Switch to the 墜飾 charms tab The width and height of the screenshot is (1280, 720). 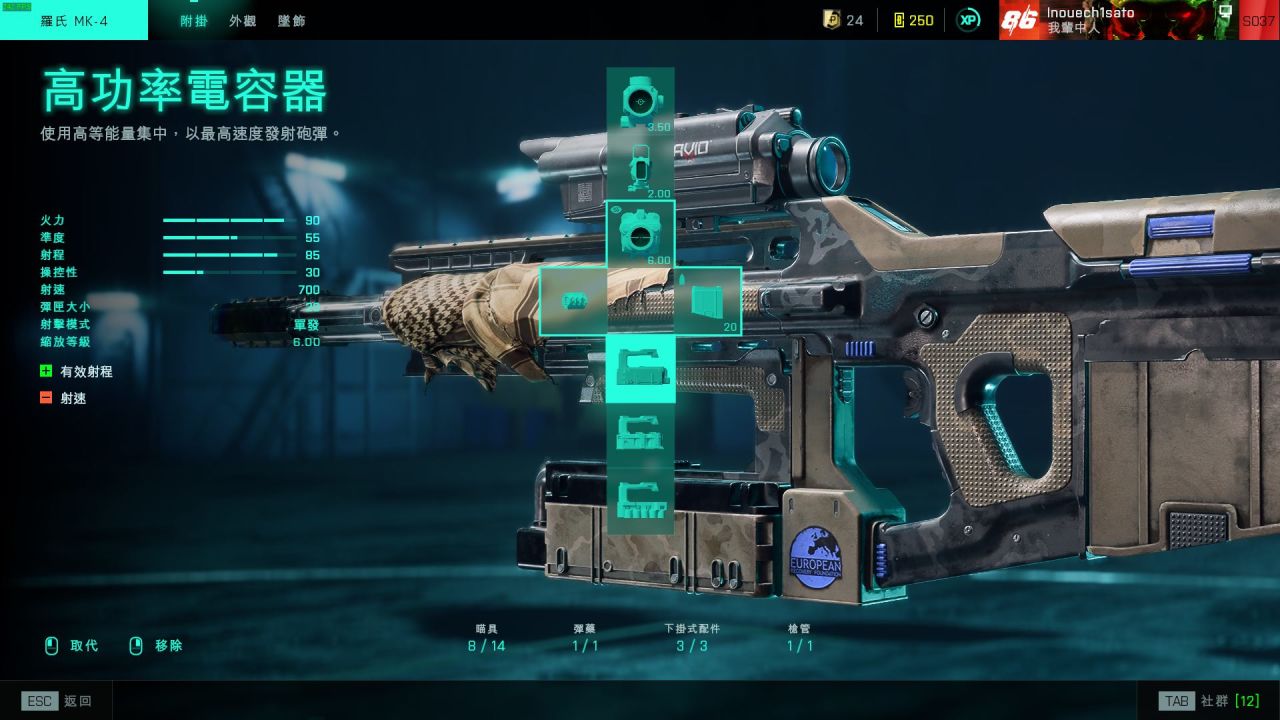pos(292,21)
